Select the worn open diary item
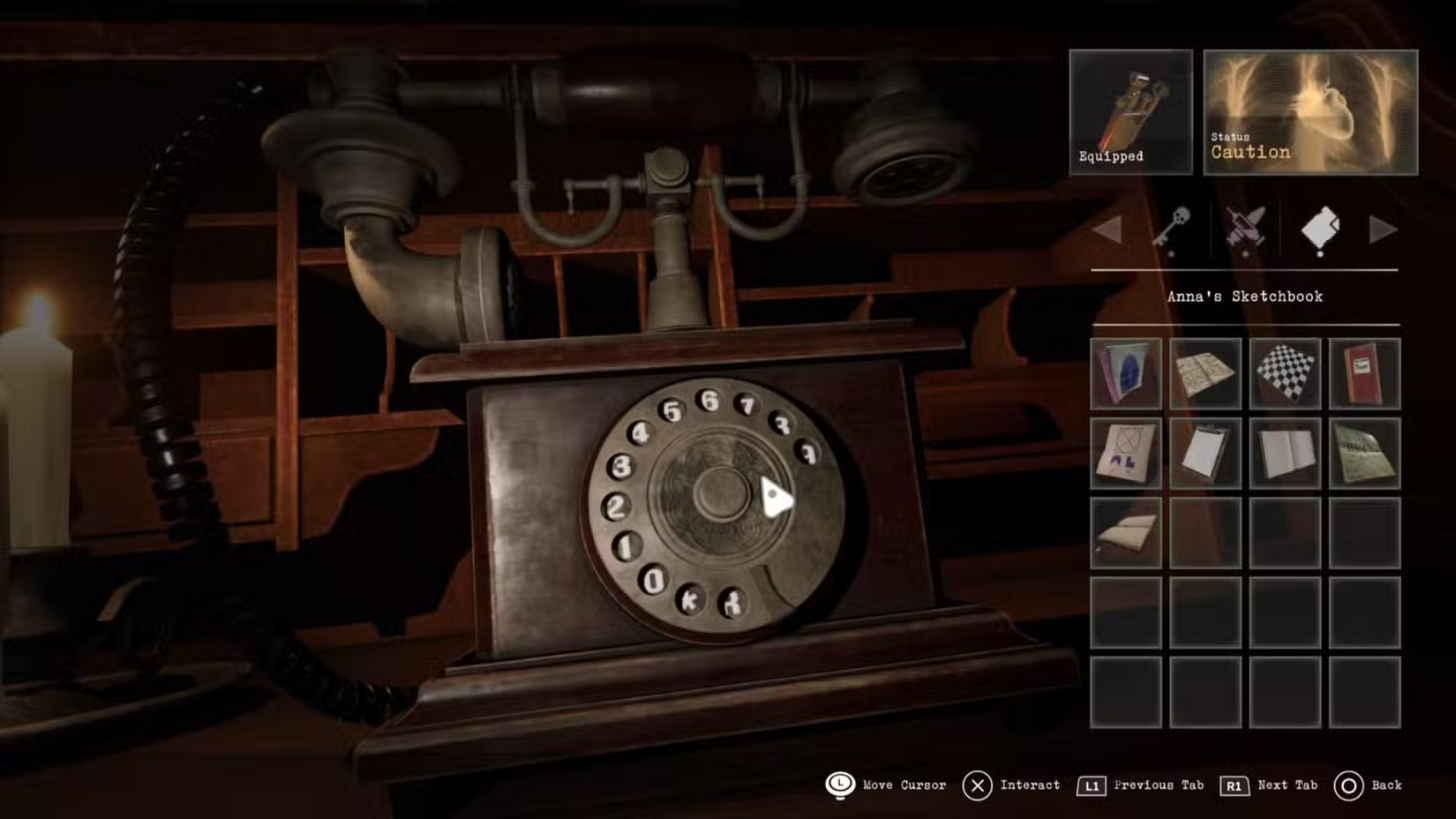The width and height of the screenshot is (1456, 819). click(1125, 533)
